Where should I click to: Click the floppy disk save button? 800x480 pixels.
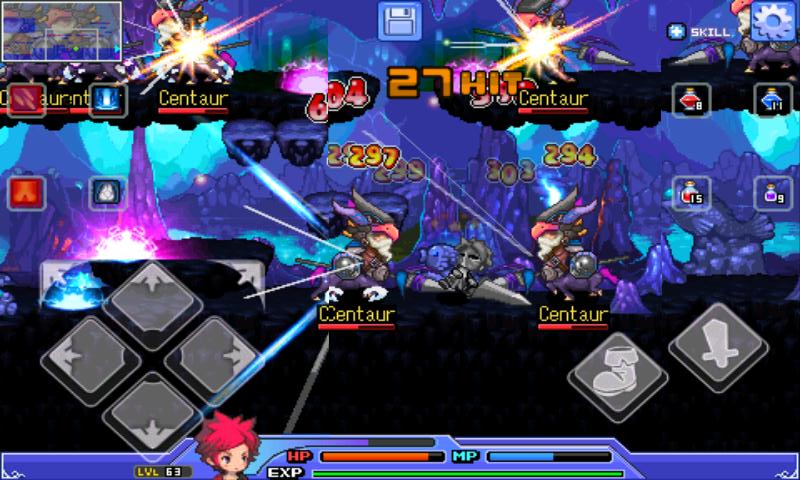click(x=398, y=21)
